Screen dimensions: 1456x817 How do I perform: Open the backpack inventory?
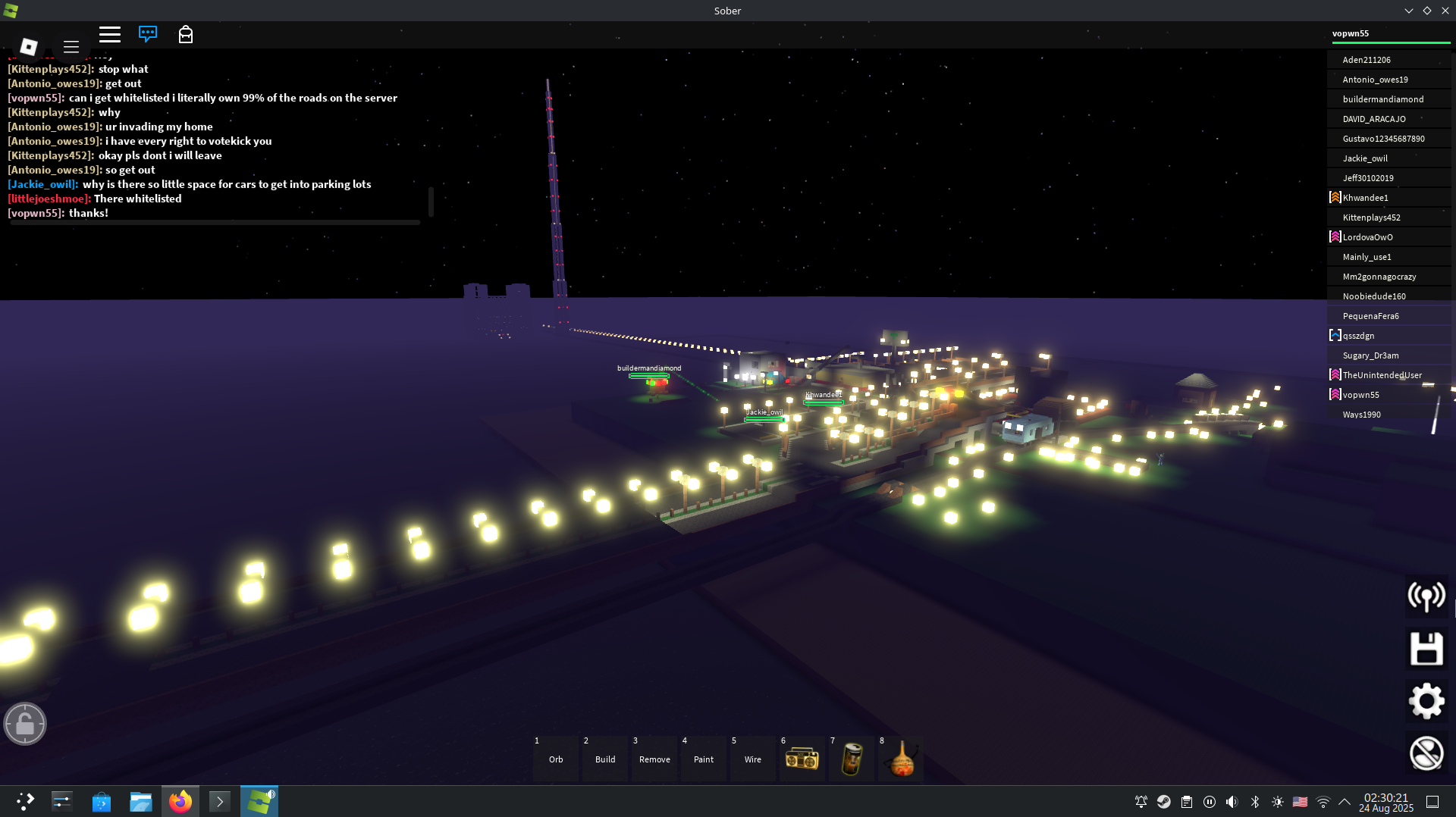pyautogui.click(x=186, y=34)
